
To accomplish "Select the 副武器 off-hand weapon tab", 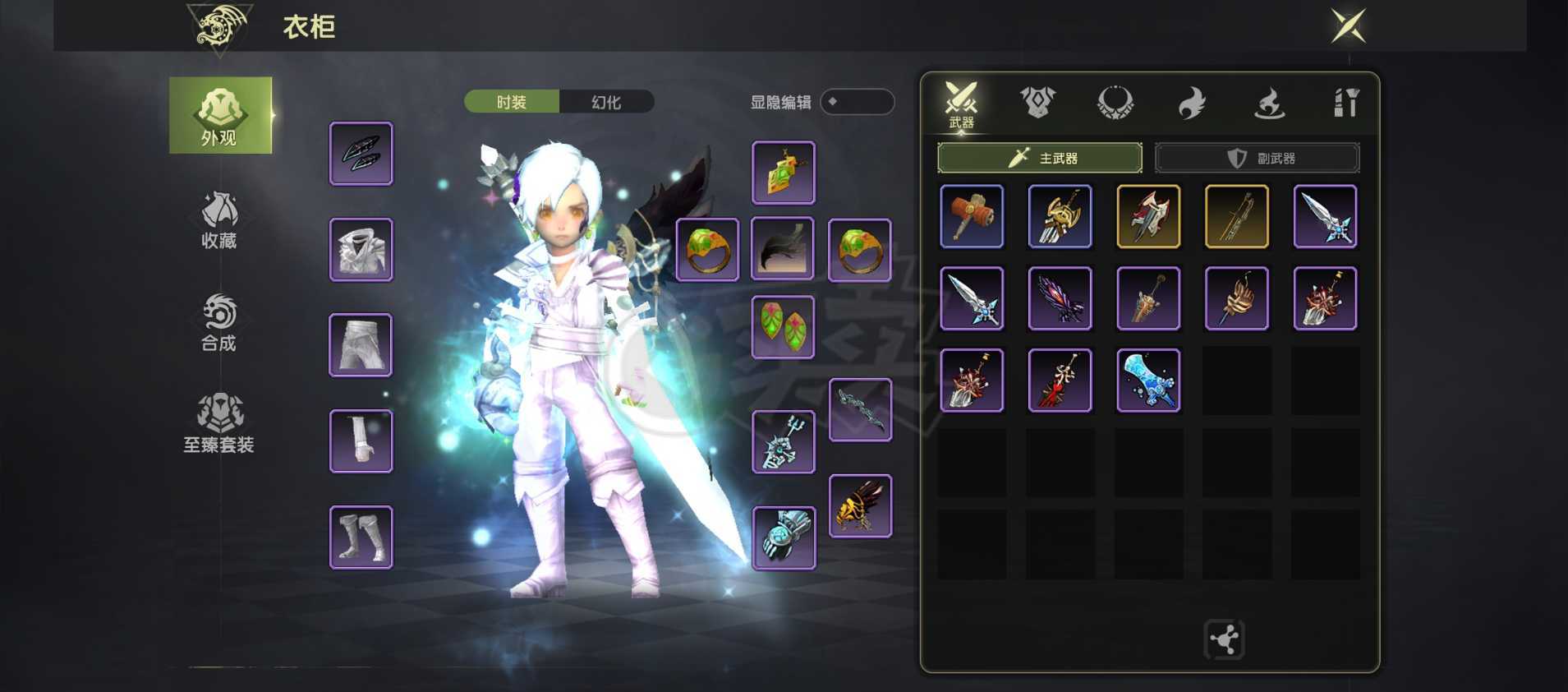I will point(1257,158).
